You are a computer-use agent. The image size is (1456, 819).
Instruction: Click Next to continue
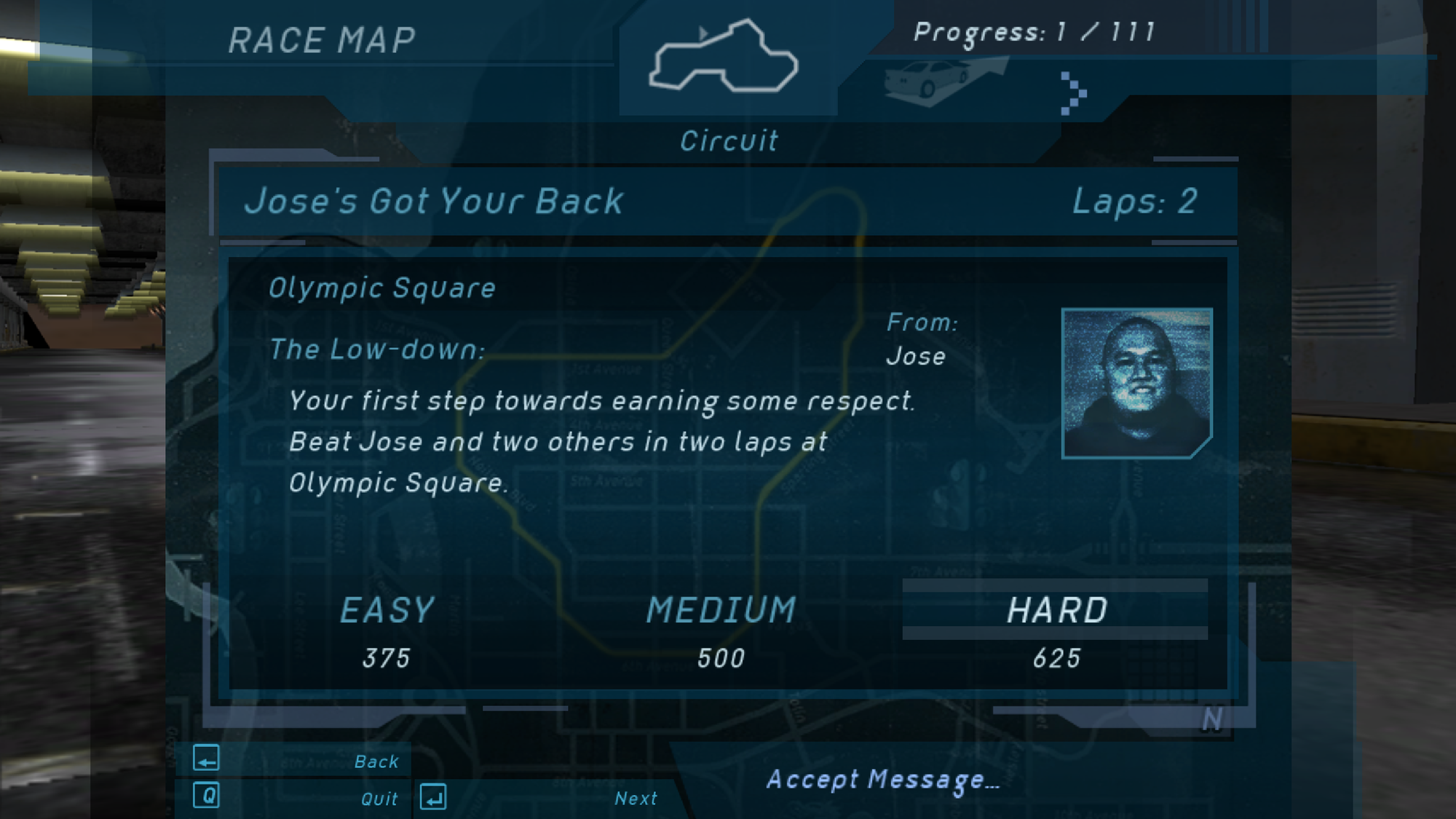click(635, 799)
